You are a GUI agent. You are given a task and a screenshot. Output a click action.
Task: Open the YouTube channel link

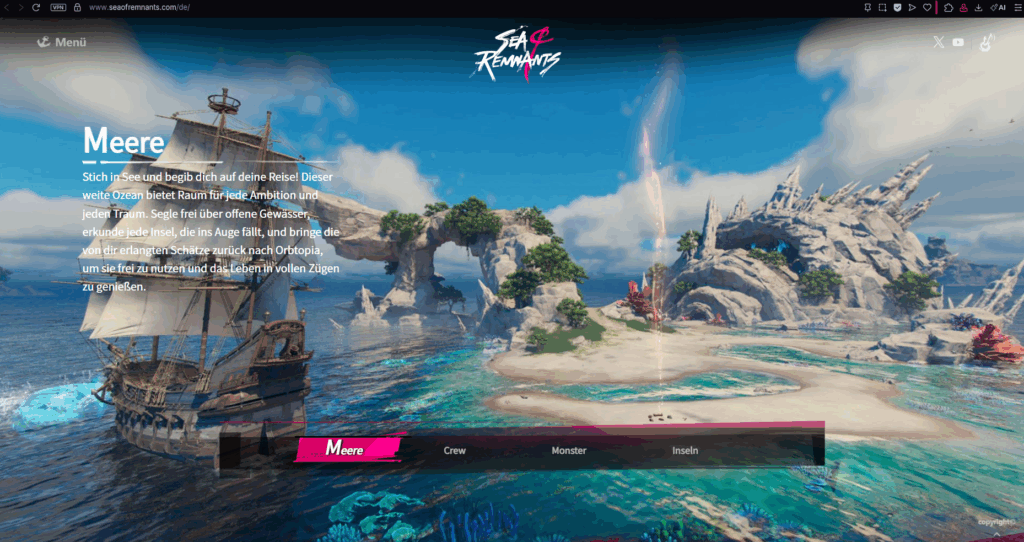(958, 42)
